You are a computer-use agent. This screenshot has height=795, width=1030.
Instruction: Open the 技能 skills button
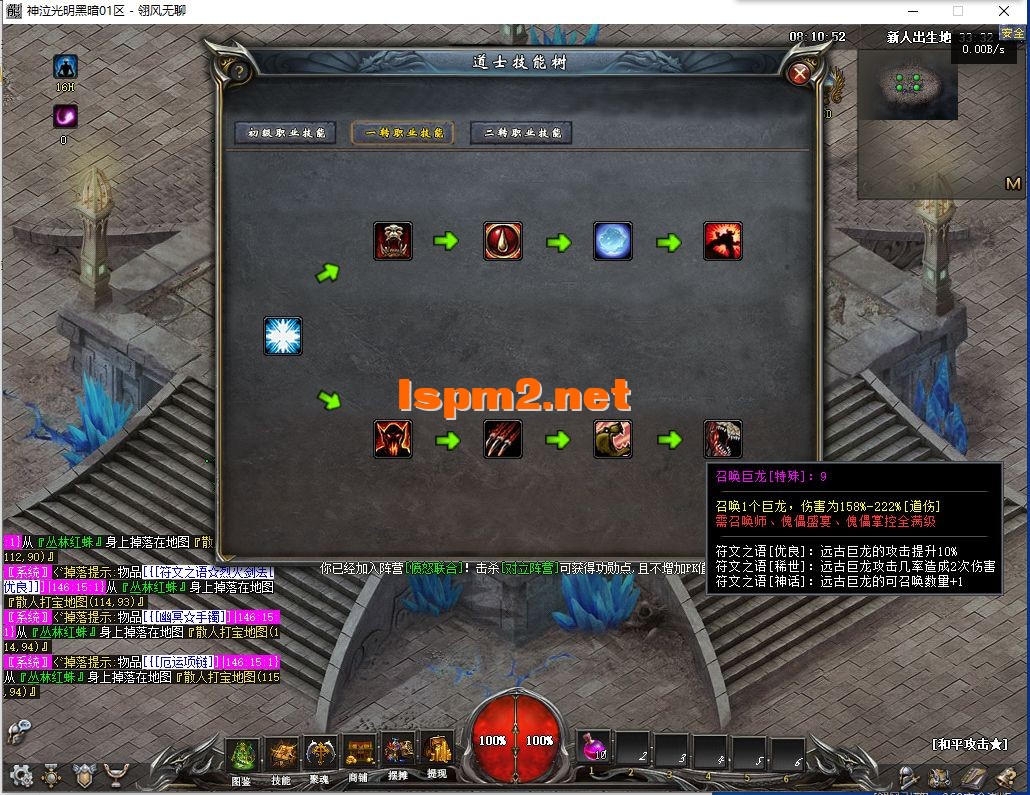[281, 756]
